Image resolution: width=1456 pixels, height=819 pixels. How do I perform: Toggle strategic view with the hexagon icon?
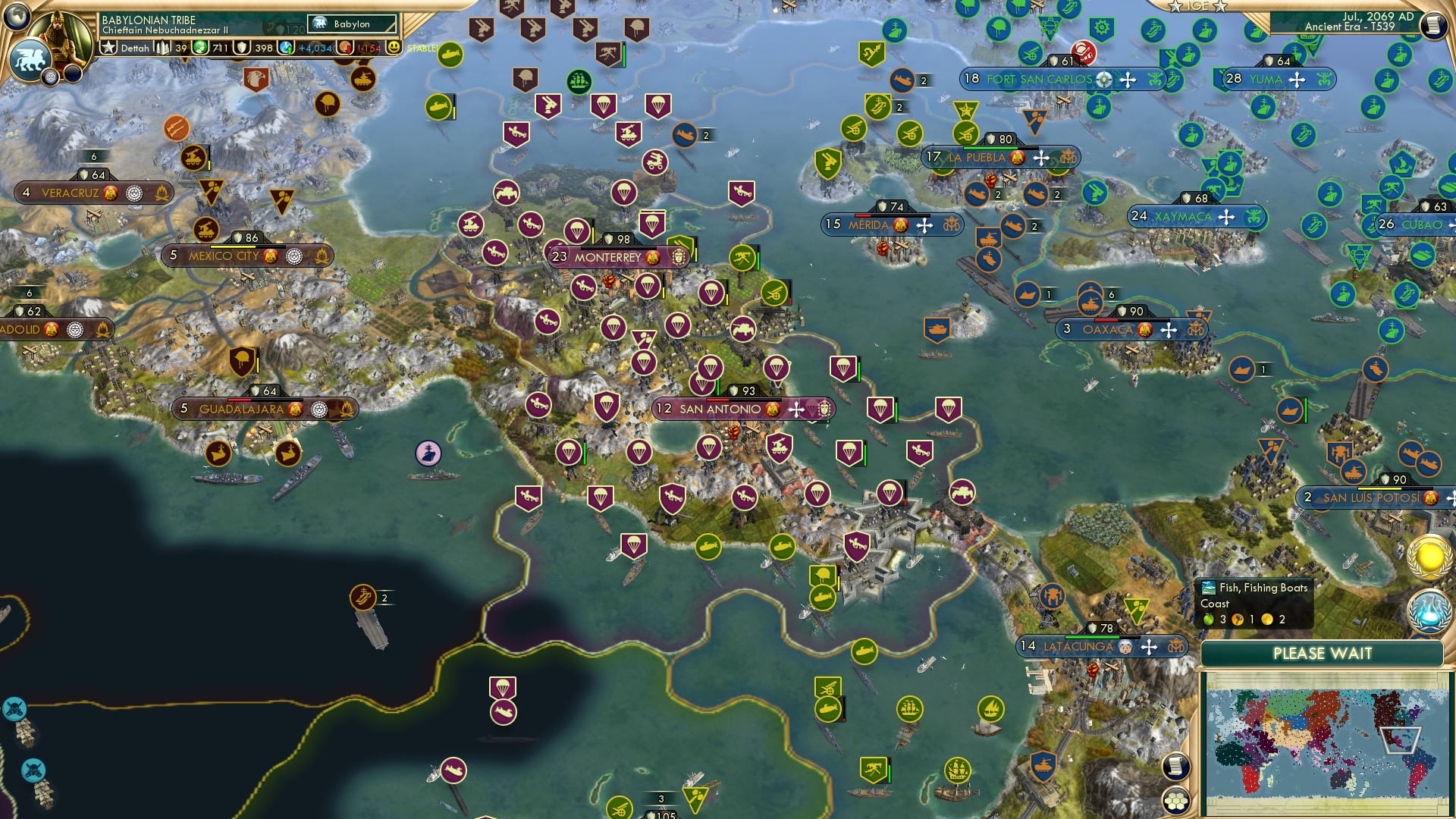[x=1175, y=801]
